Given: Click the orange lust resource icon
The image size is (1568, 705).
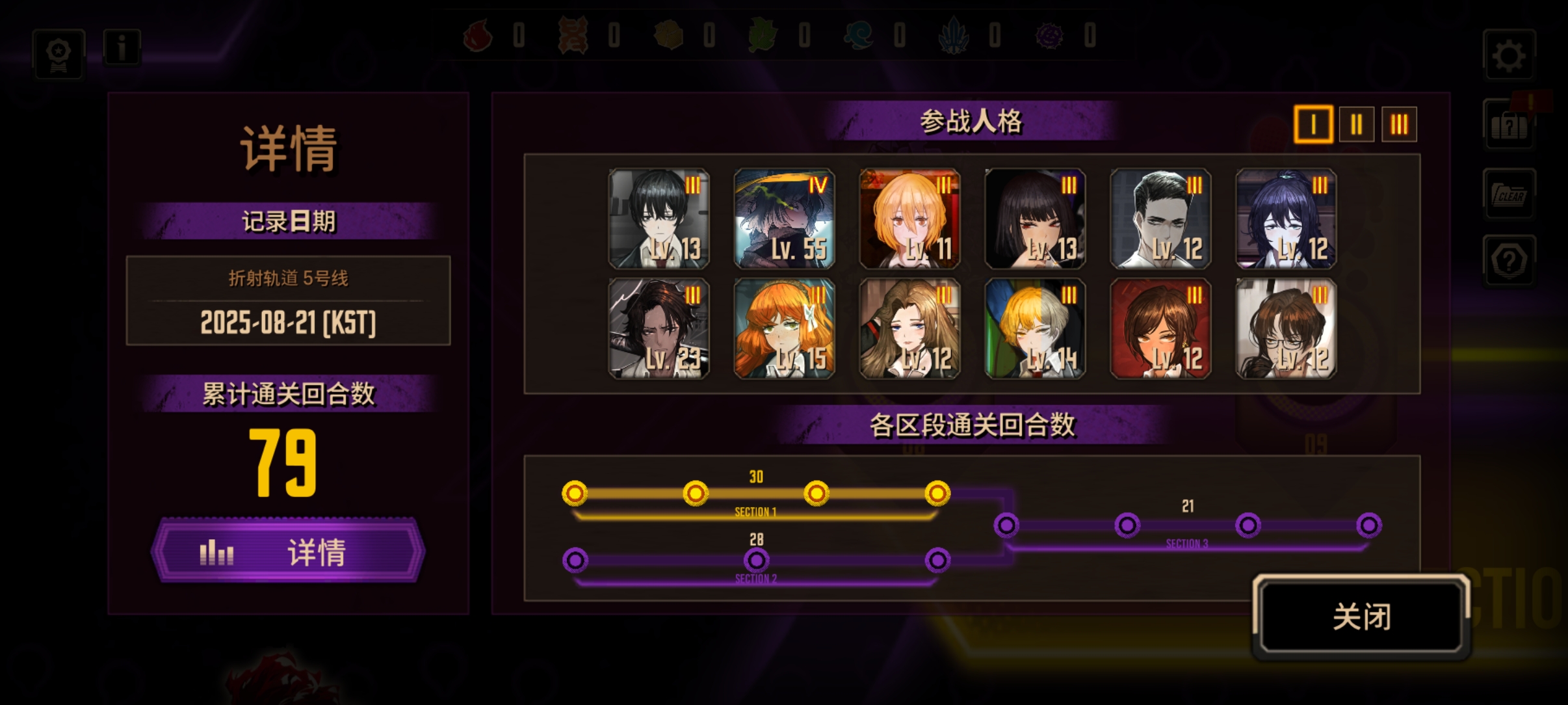Looking at the screenshot, I should (573, 36).
